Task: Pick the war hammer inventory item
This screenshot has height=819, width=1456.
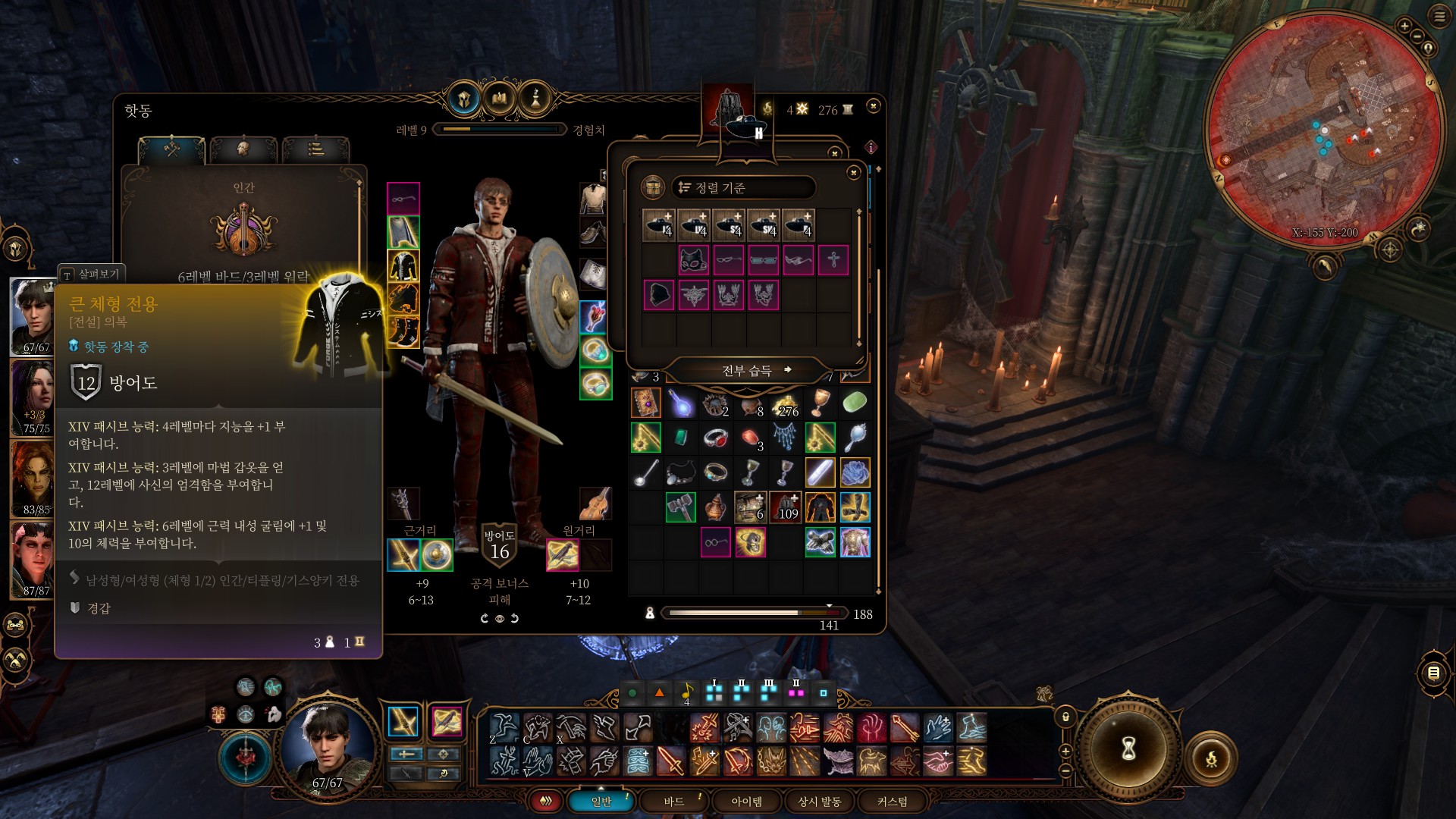Action: click(x=680, y=507)
